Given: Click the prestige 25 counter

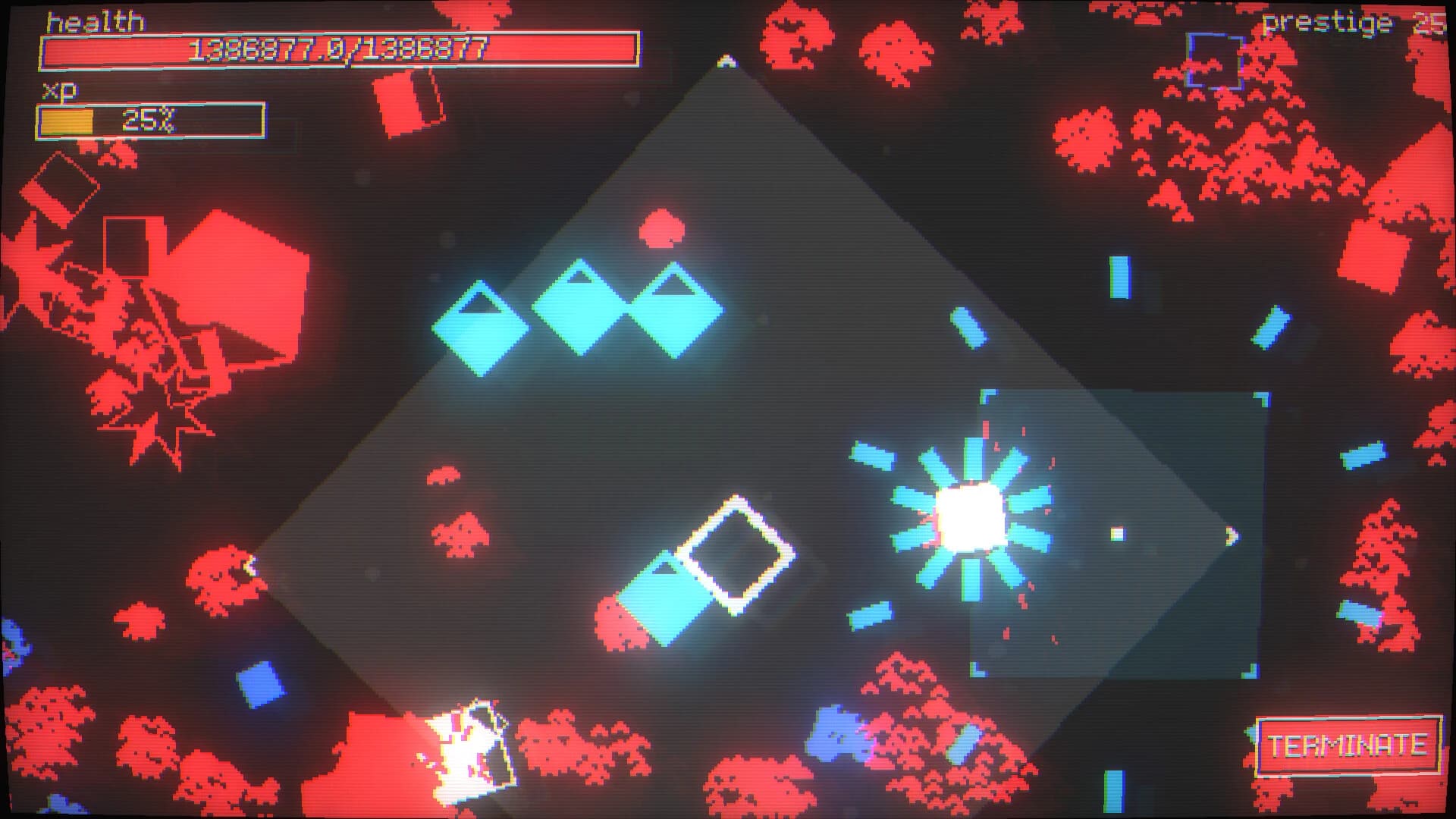Looking at the screenshot, I should (1364, 23).
